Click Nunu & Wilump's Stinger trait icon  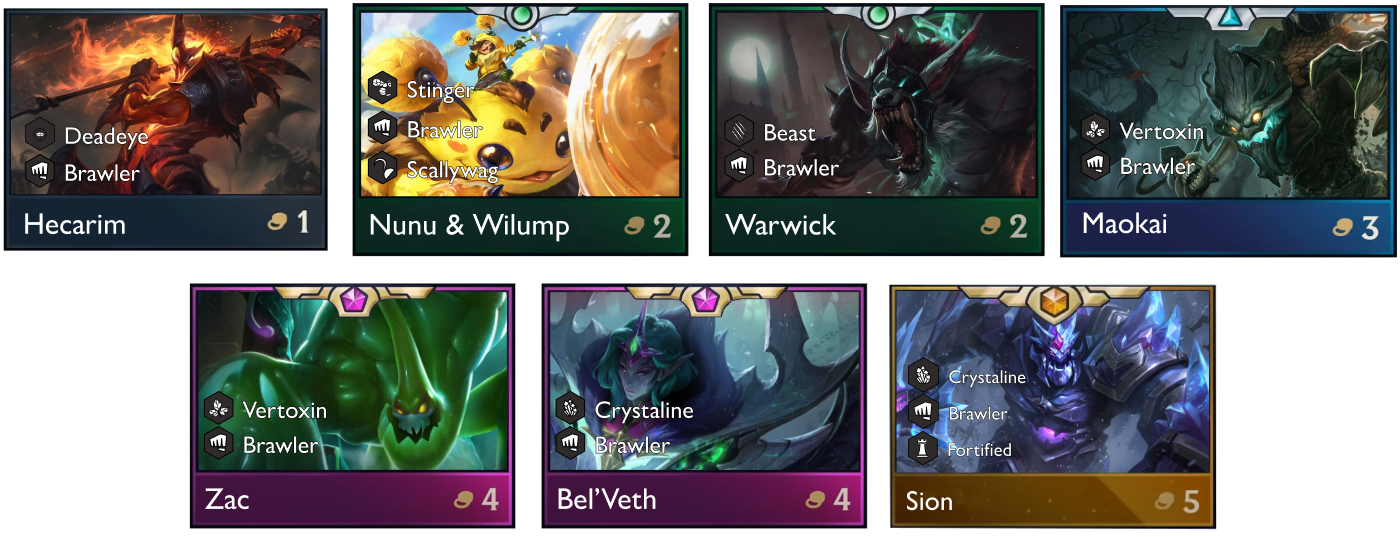(x=383, y=90)
